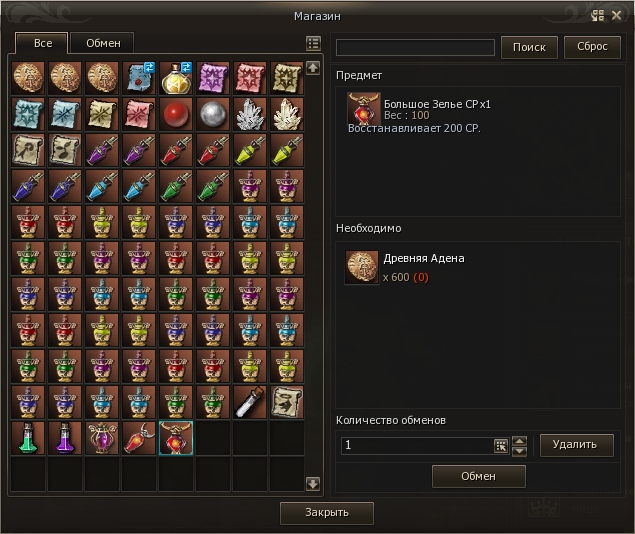This screenshot has height=534, width=635.
Task: Select the white vial item
Action: (249, 402)
